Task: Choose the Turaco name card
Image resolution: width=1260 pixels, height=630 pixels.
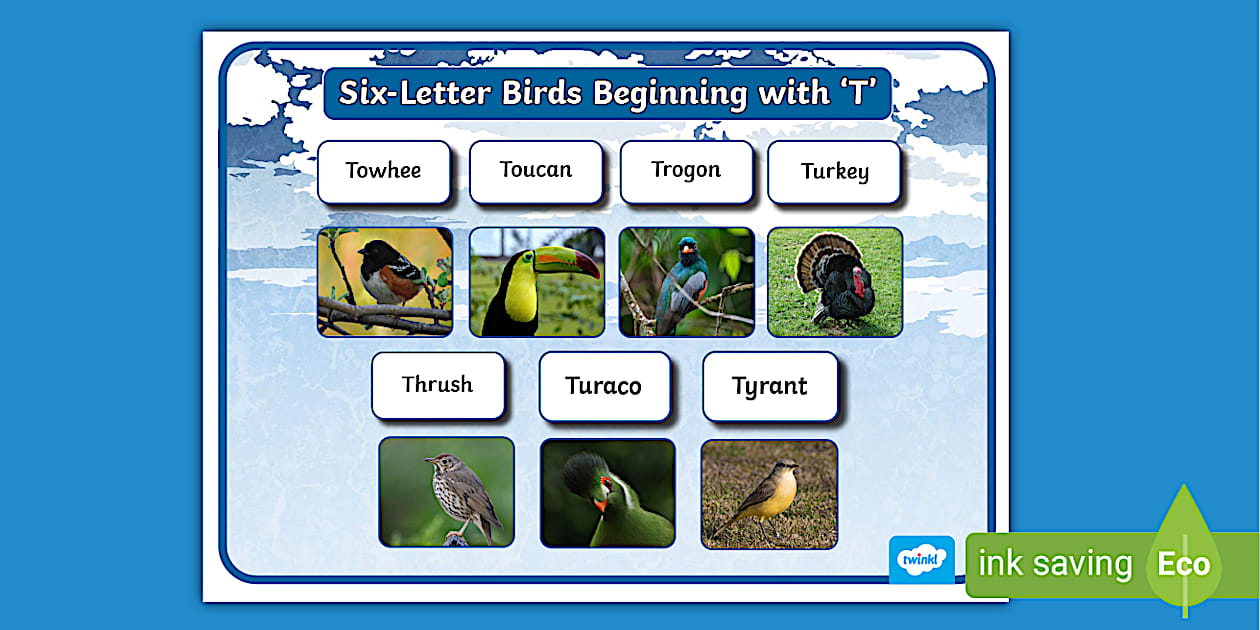Action: pos(604,386)
